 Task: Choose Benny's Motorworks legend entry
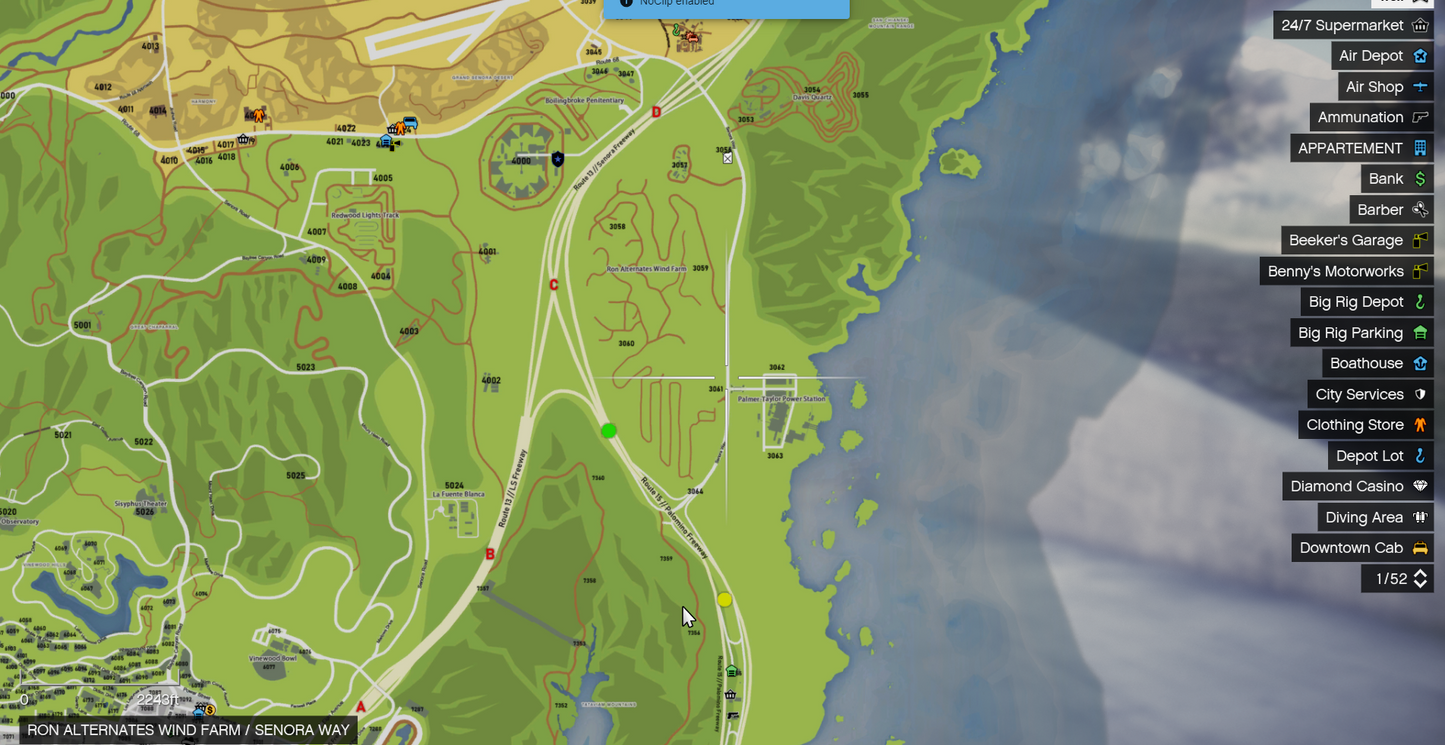[x=1347, y=271]
